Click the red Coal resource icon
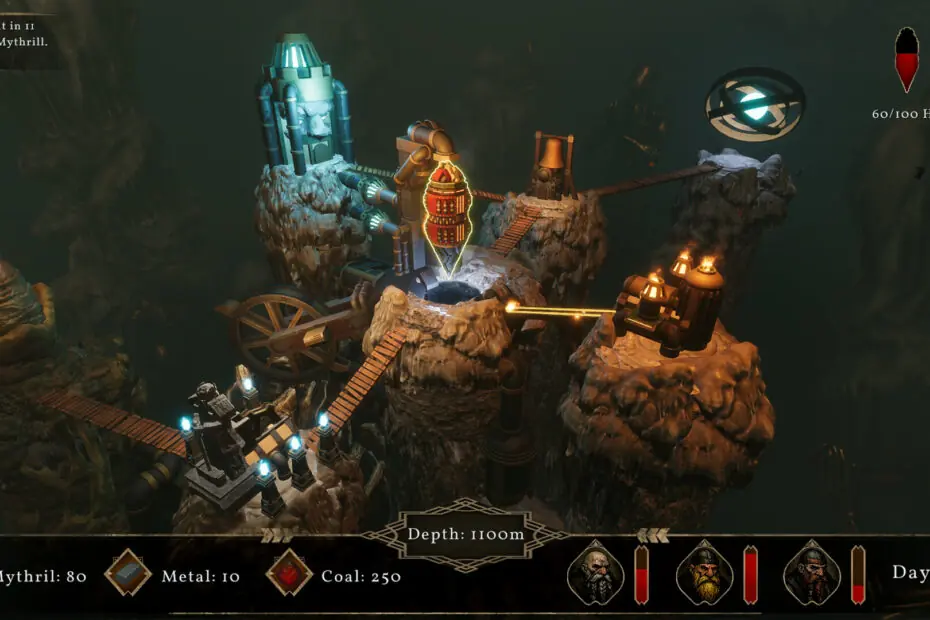 tap(289, 574)
